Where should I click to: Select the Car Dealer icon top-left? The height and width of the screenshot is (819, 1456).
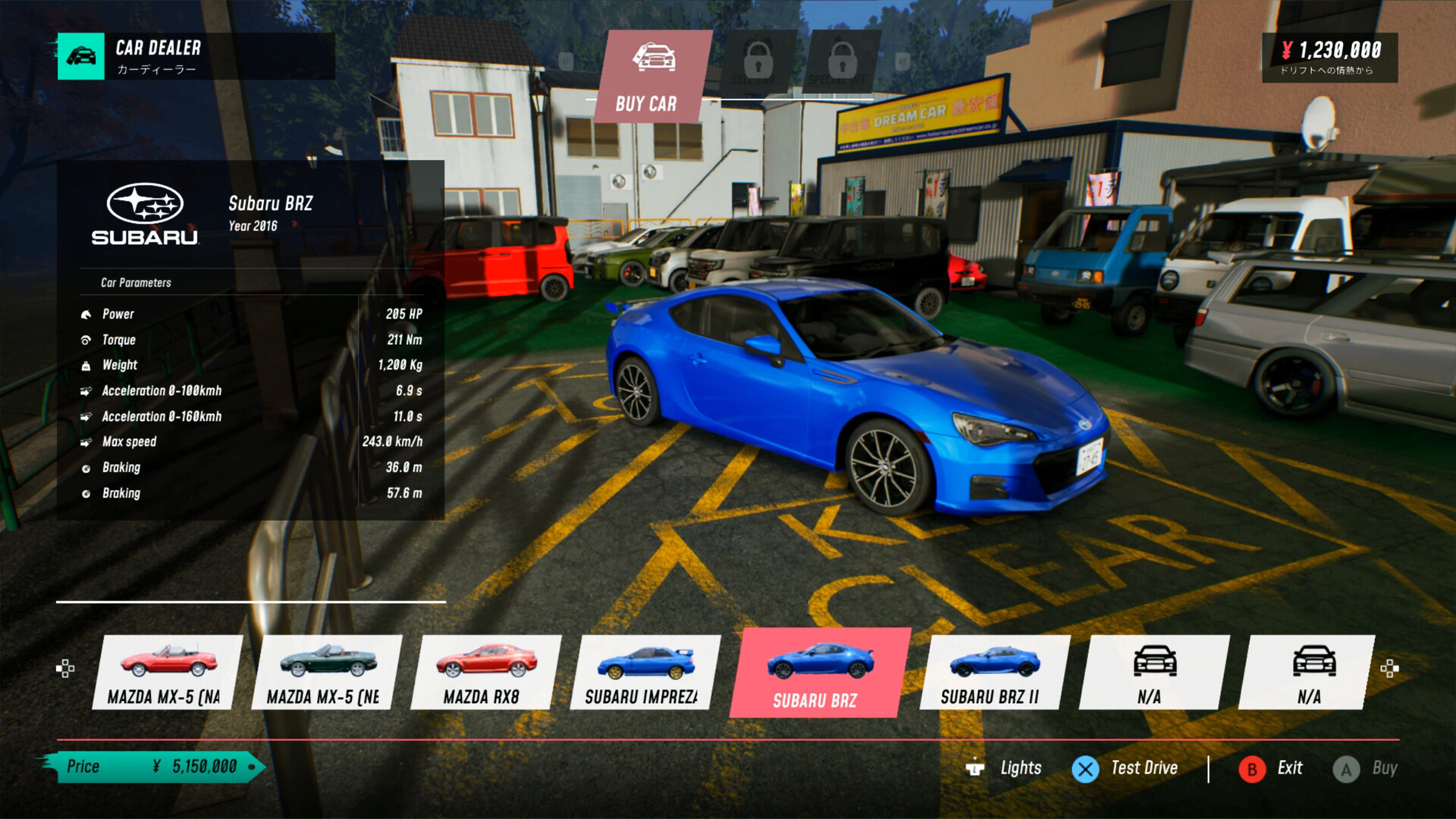82,57
